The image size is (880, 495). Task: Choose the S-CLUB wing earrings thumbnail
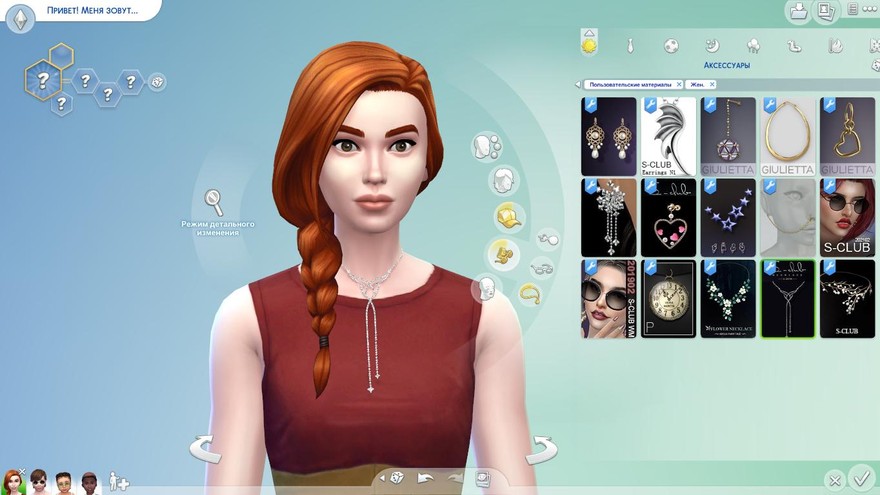[669, 136]
